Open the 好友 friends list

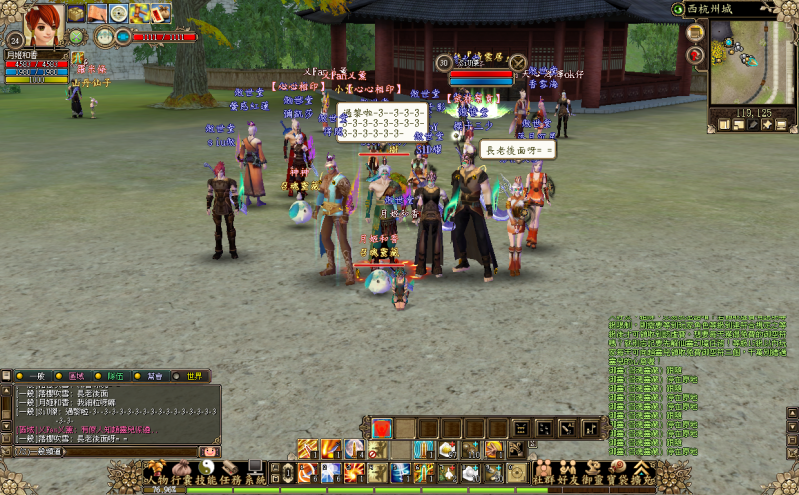pos(568,477)
